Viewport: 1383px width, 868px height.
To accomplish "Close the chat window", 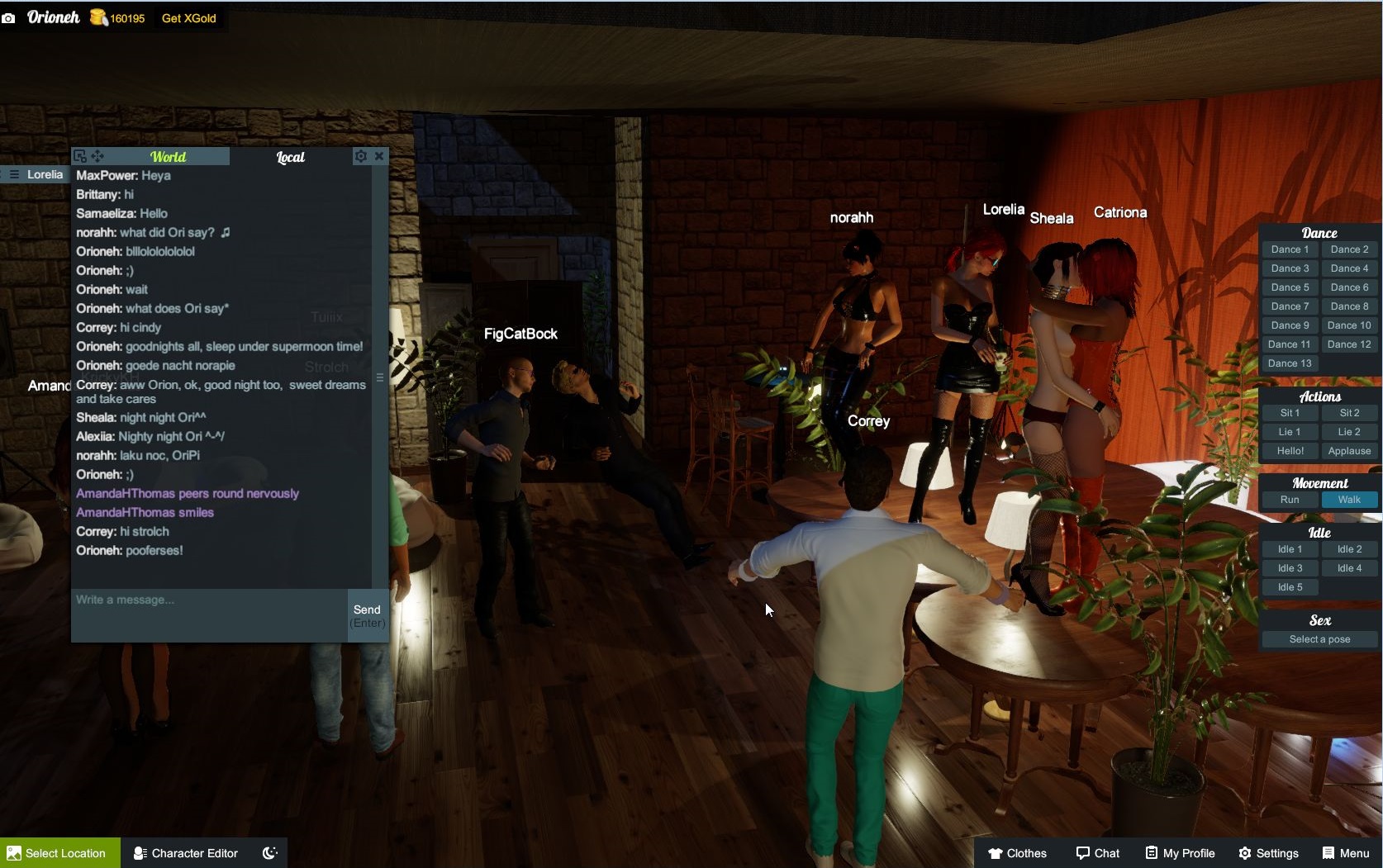I will click(379, 156).
